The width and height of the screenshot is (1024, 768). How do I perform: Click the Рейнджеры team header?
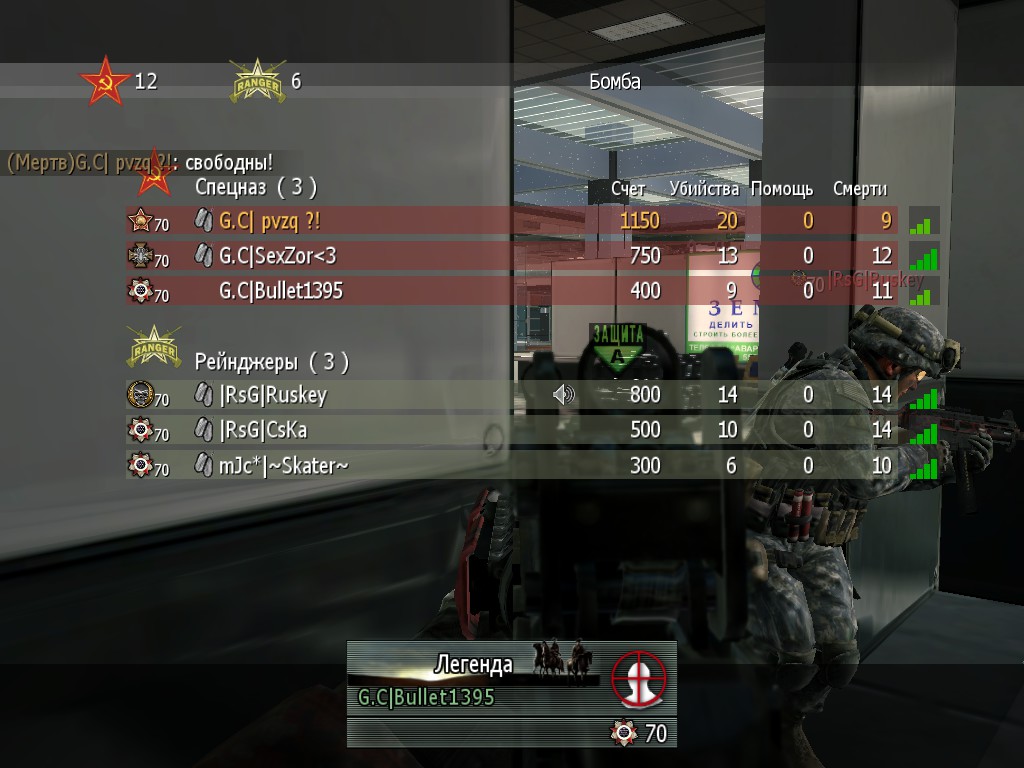pos(272,361)
